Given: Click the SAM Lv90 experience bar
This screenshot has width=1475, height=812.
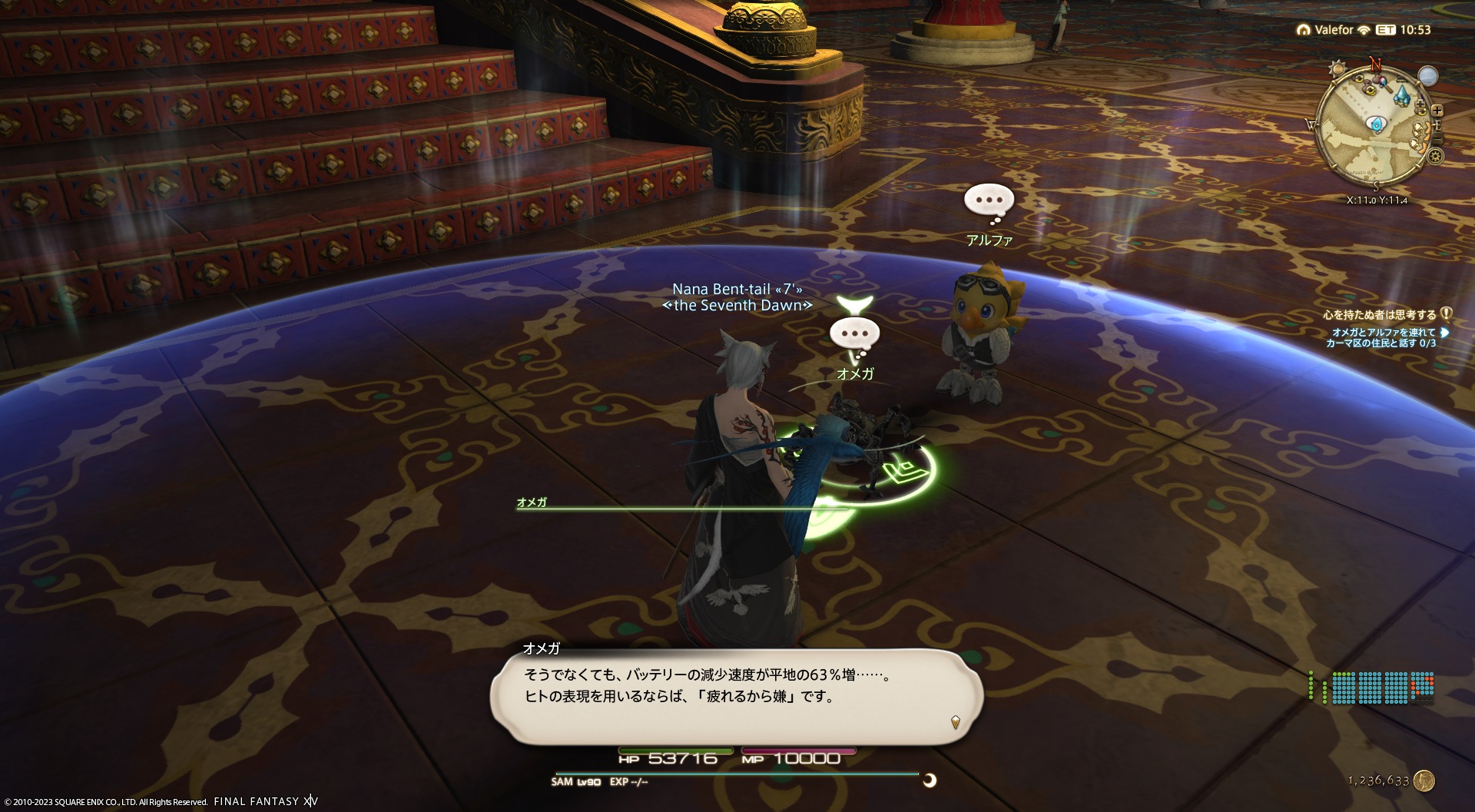Looking at the screenshot, I should tap(736, 774).
